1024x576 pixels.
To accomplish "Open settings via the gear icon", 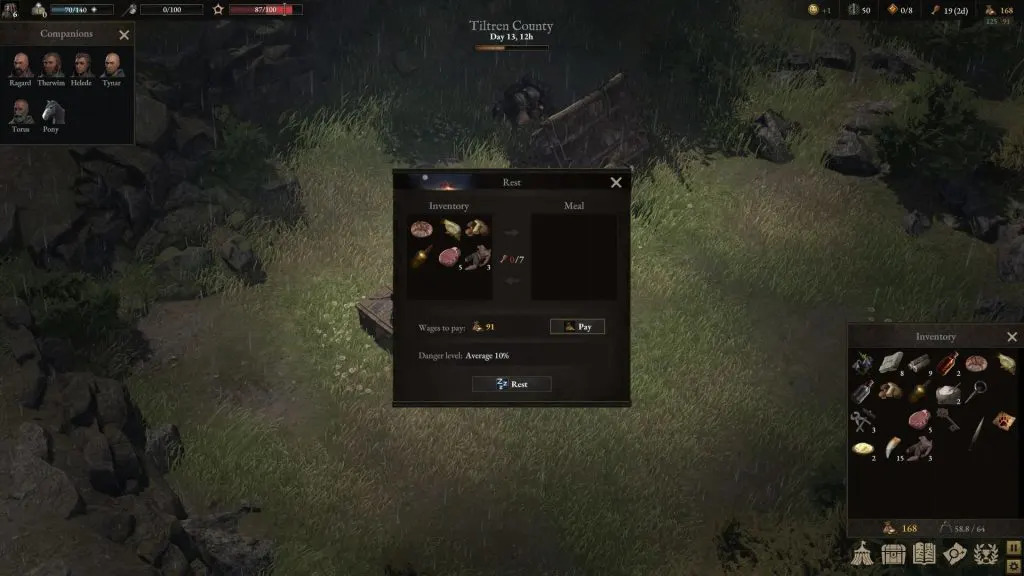I will [1012, 567].
